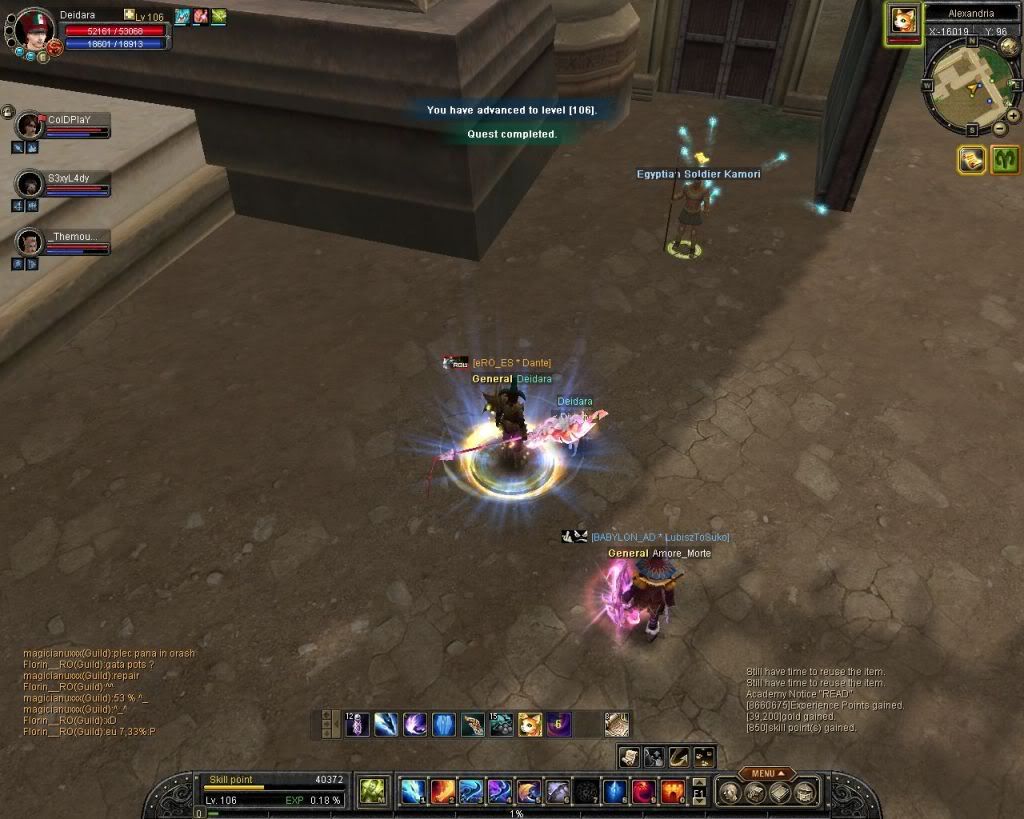The image size is (1024, 819).
Task: Use the fox pet icon on upper hotbar
Action: point(530,724)
